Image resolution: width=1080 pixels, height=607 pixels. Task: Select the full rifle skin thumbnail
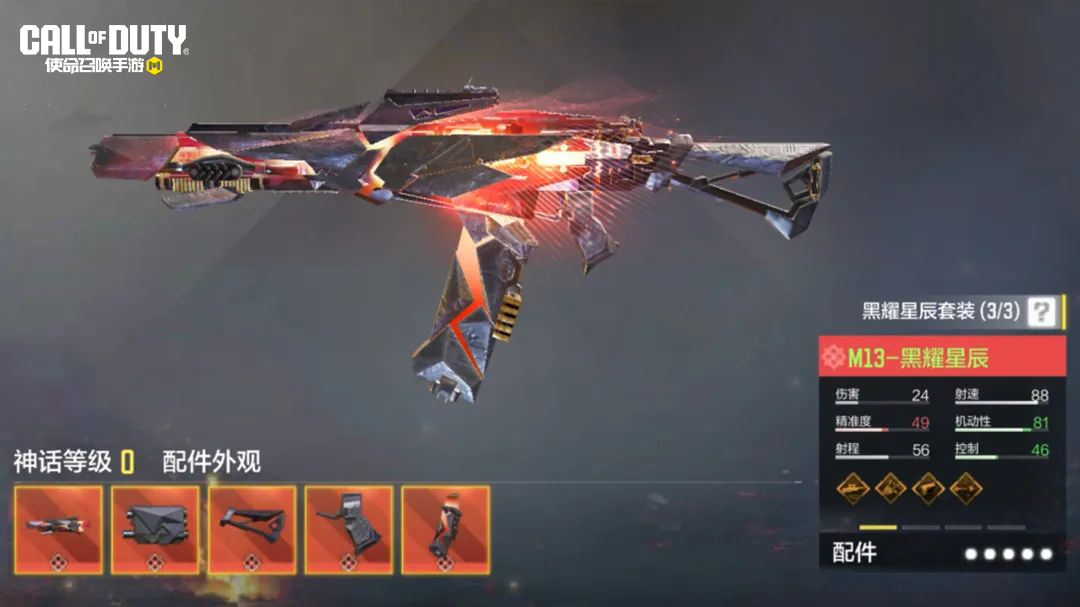(59, 529)
